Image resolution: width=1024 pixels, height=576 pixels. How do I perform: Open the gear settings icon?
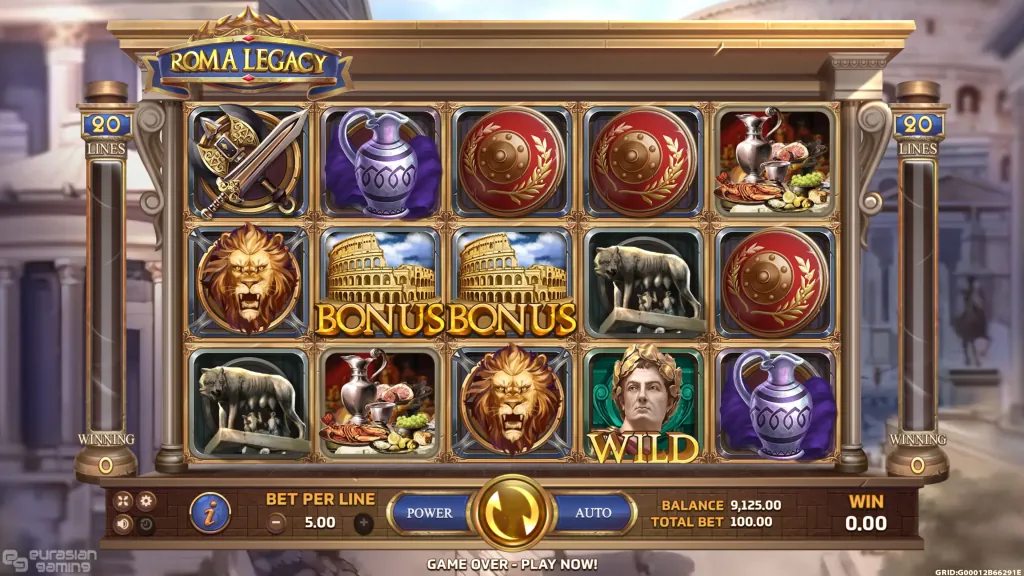[146, 501]
